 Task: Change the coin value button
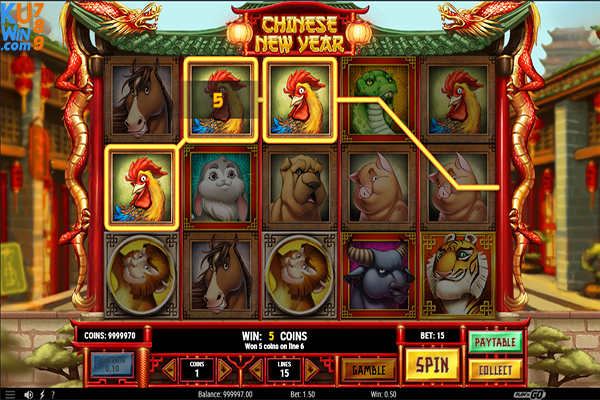point(112,366)
